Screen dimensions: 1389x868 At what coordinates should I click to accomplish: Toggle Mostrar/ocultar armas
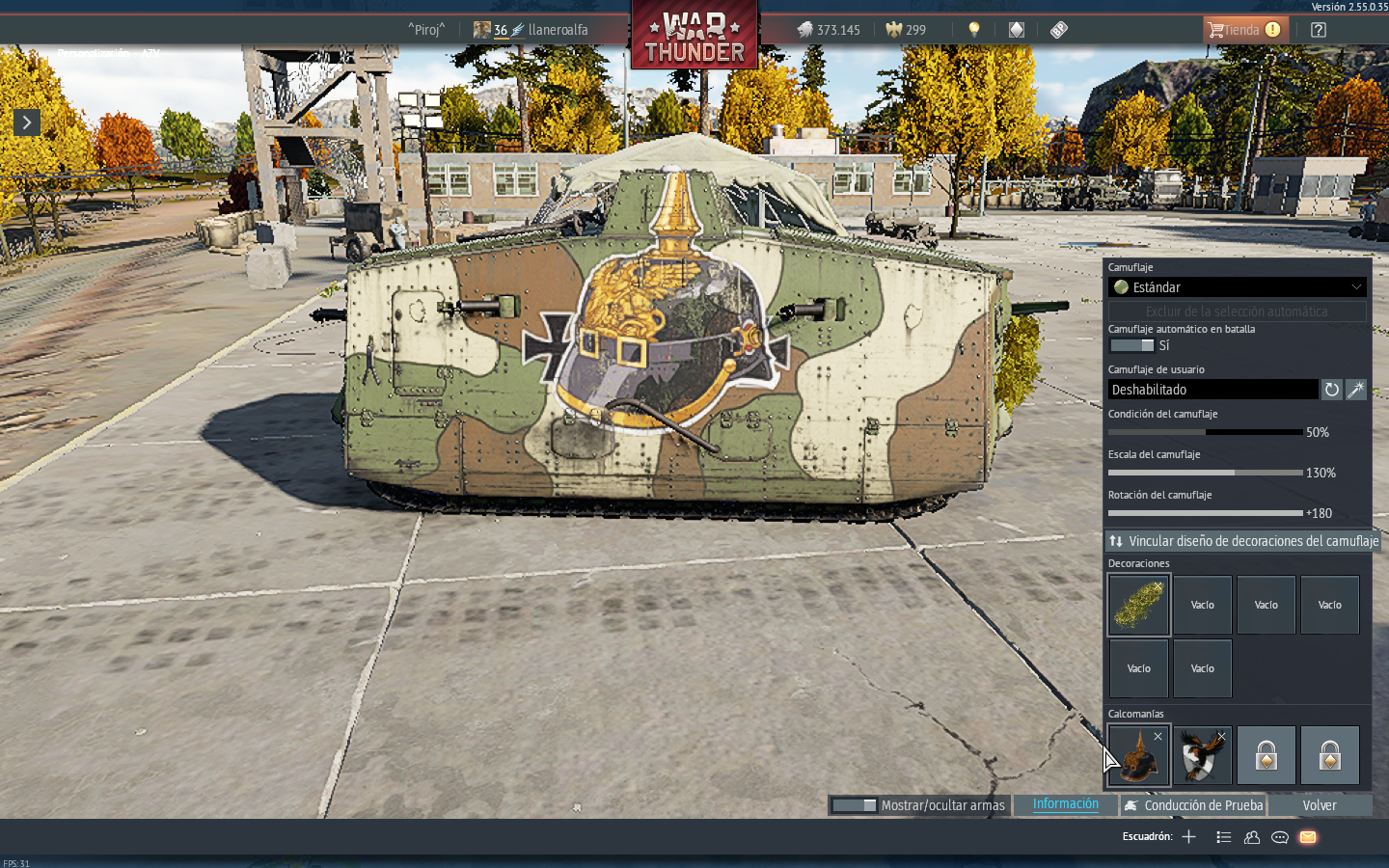coord(855,805)
